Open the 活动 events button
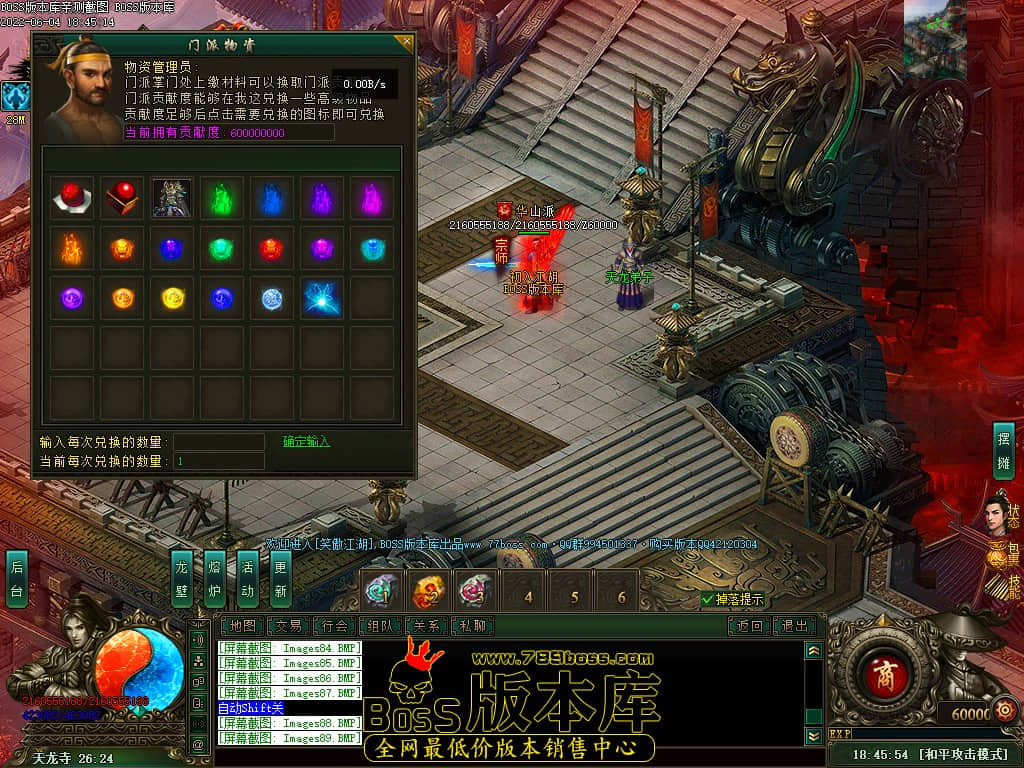 [x=247, y=578]
